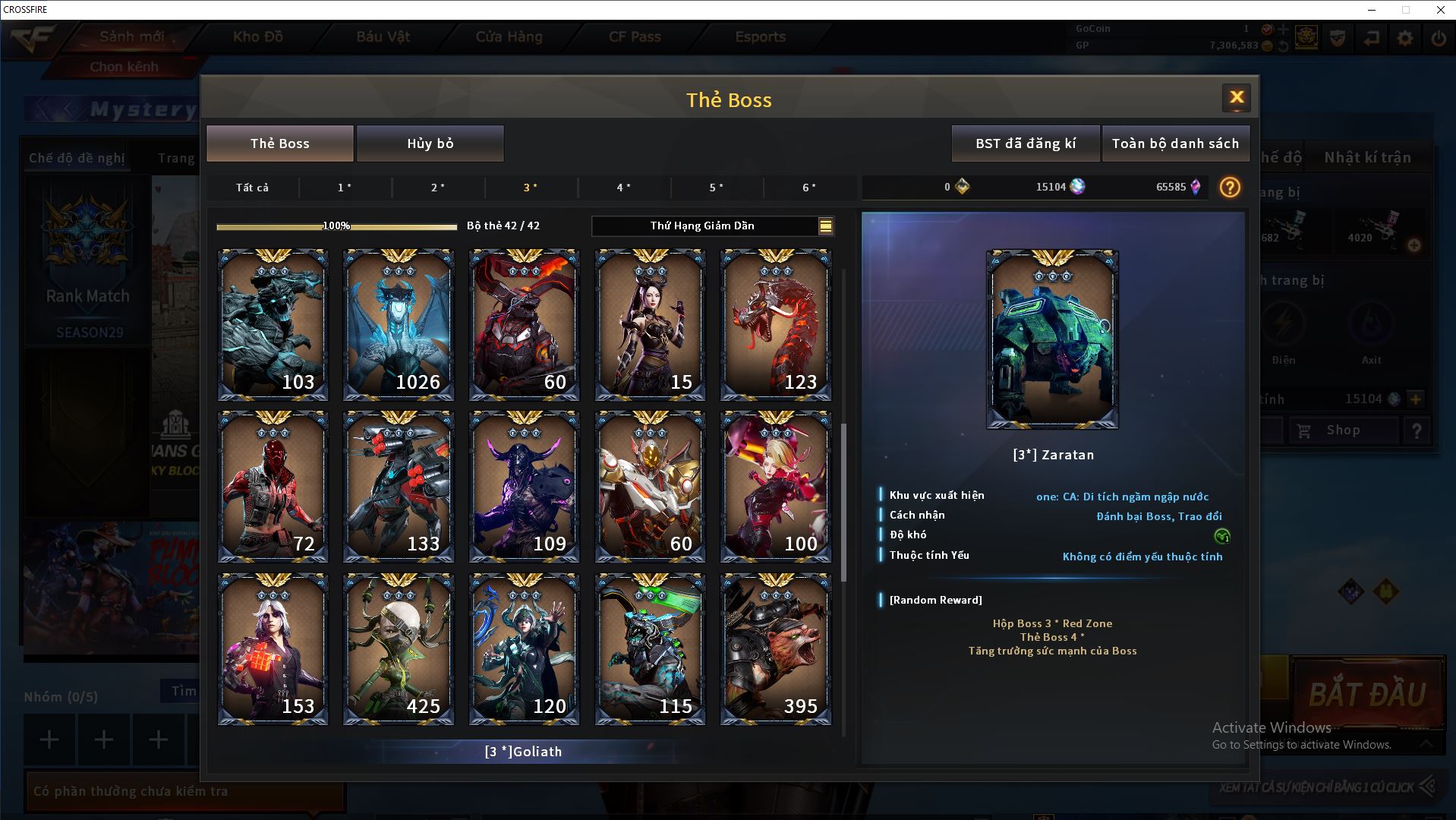Minimize the CROSSFIRE window
This screenshot has height=820, width=1456.
tap(1372, 10)
